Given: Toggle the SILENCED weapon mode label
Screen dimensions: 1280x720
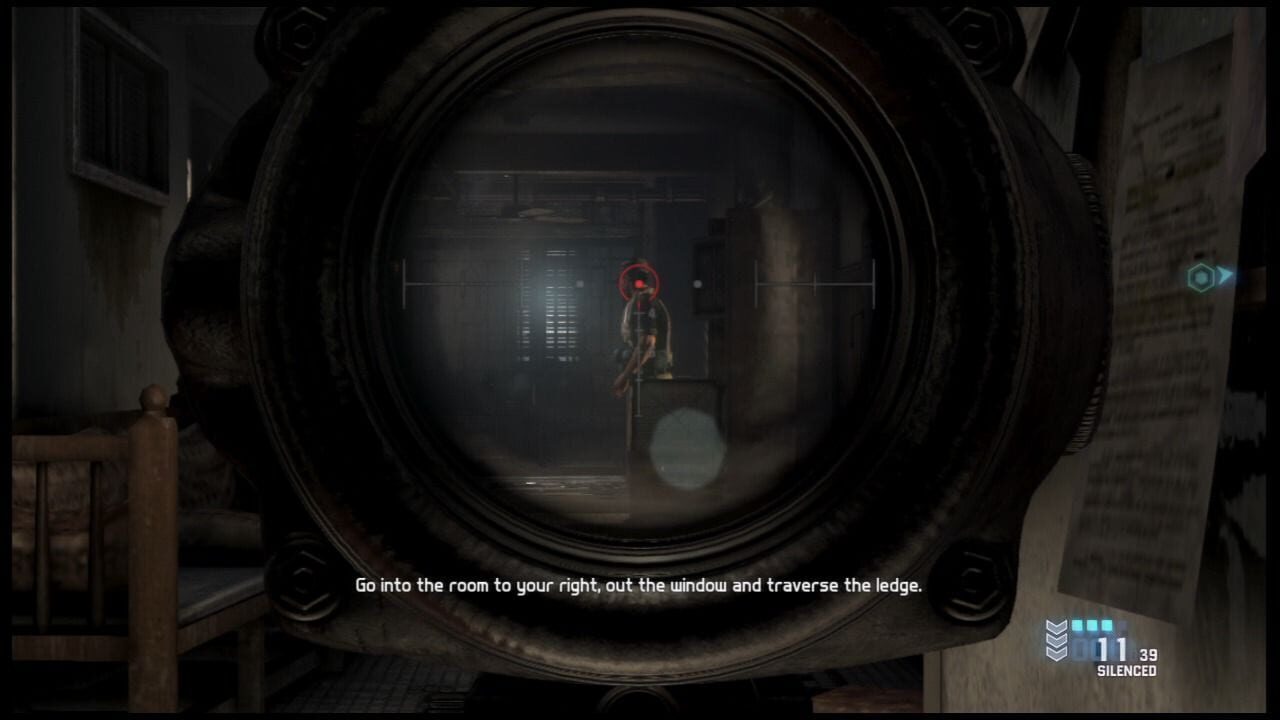Looking at the screenshot, I should [1128, 669].
